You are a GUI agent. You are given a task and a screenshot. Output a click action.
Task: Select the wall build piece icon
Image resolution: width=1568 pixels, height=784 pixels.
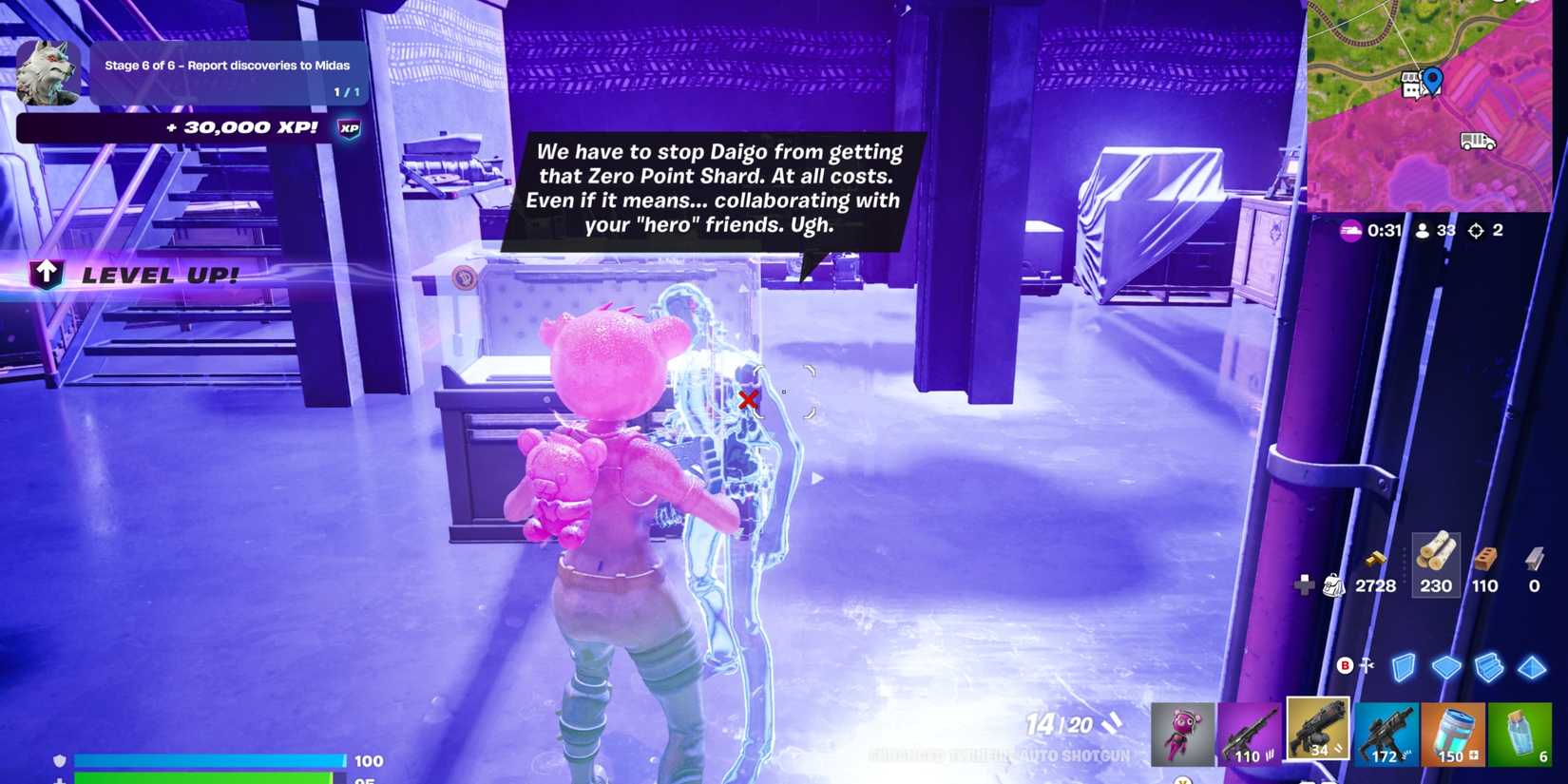1404,665
